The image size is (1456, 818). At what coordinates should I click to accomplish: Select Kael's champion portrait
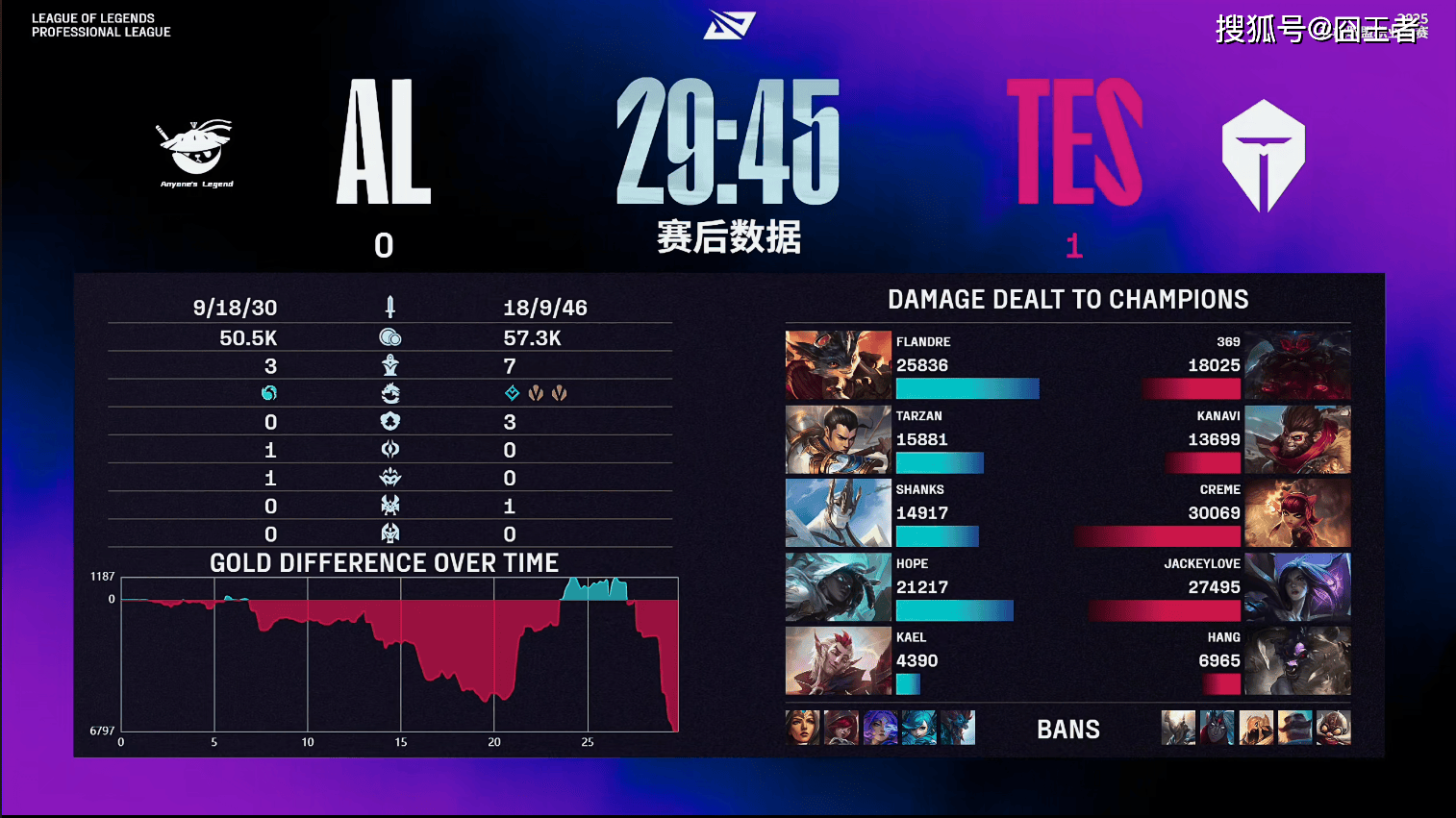click(838, 661)
